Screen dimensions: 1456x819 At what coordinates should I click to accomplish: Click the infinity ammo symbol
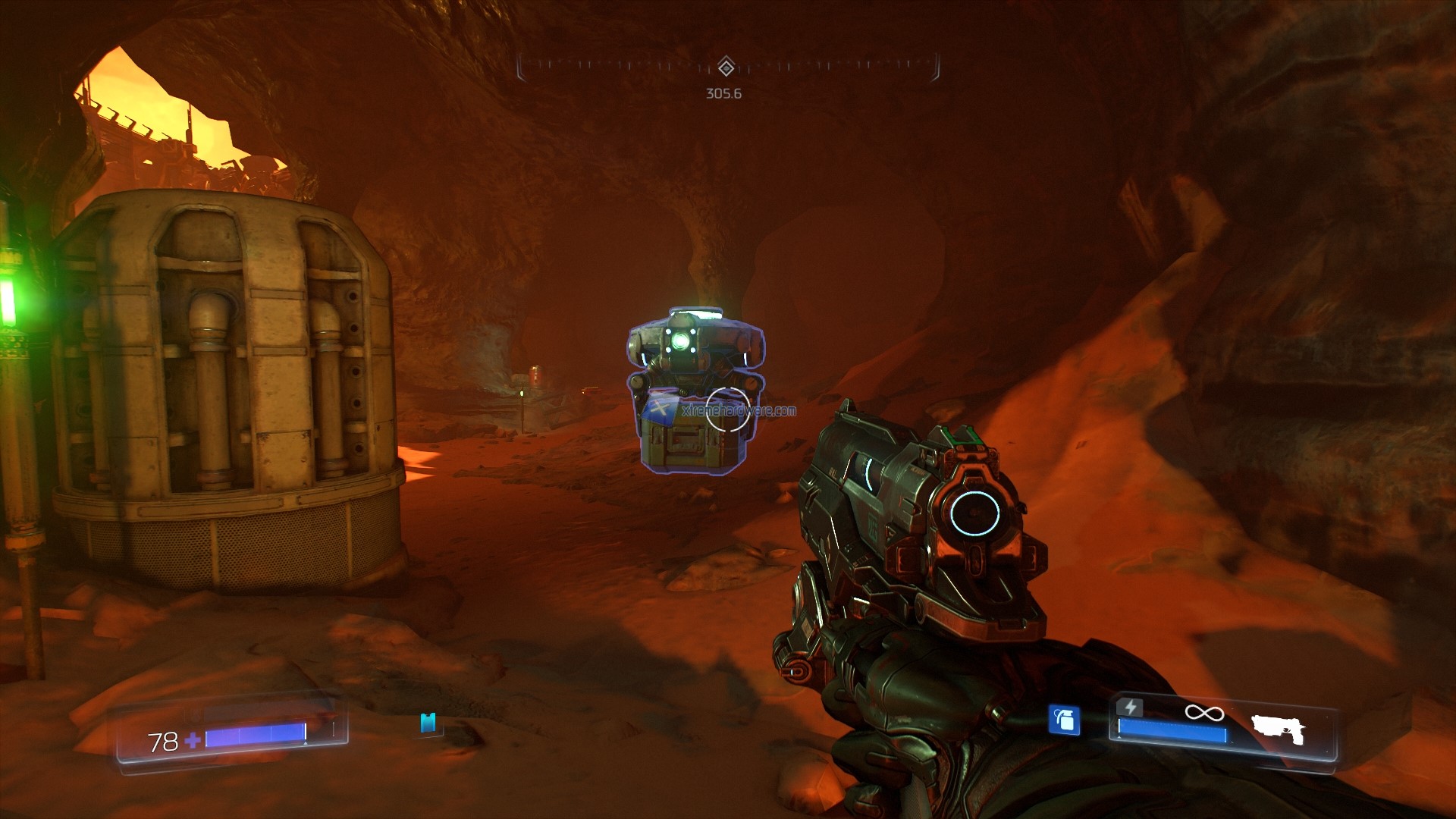pyautogui.click(x=1206, y=714)
